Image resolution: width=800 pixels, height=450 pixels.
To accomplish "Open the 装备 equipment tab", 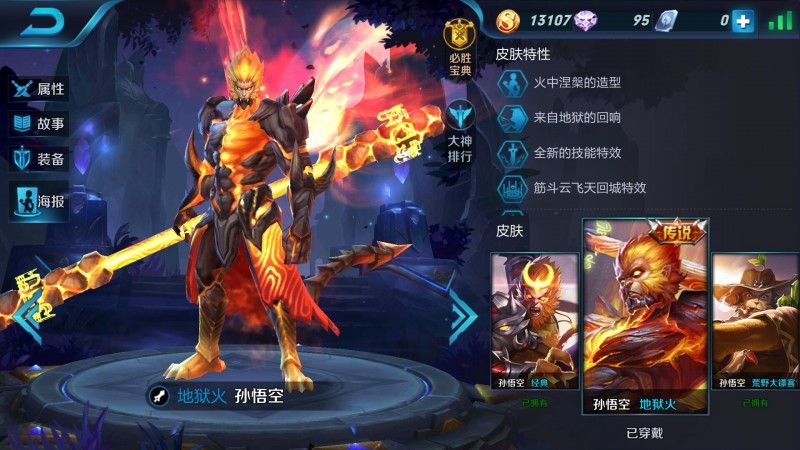I will click(x=39, y=159).
